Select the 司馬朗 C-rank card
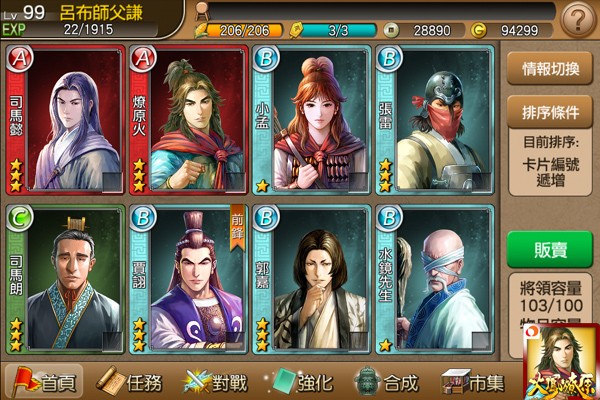600x400 pixels. pos(66,280)
